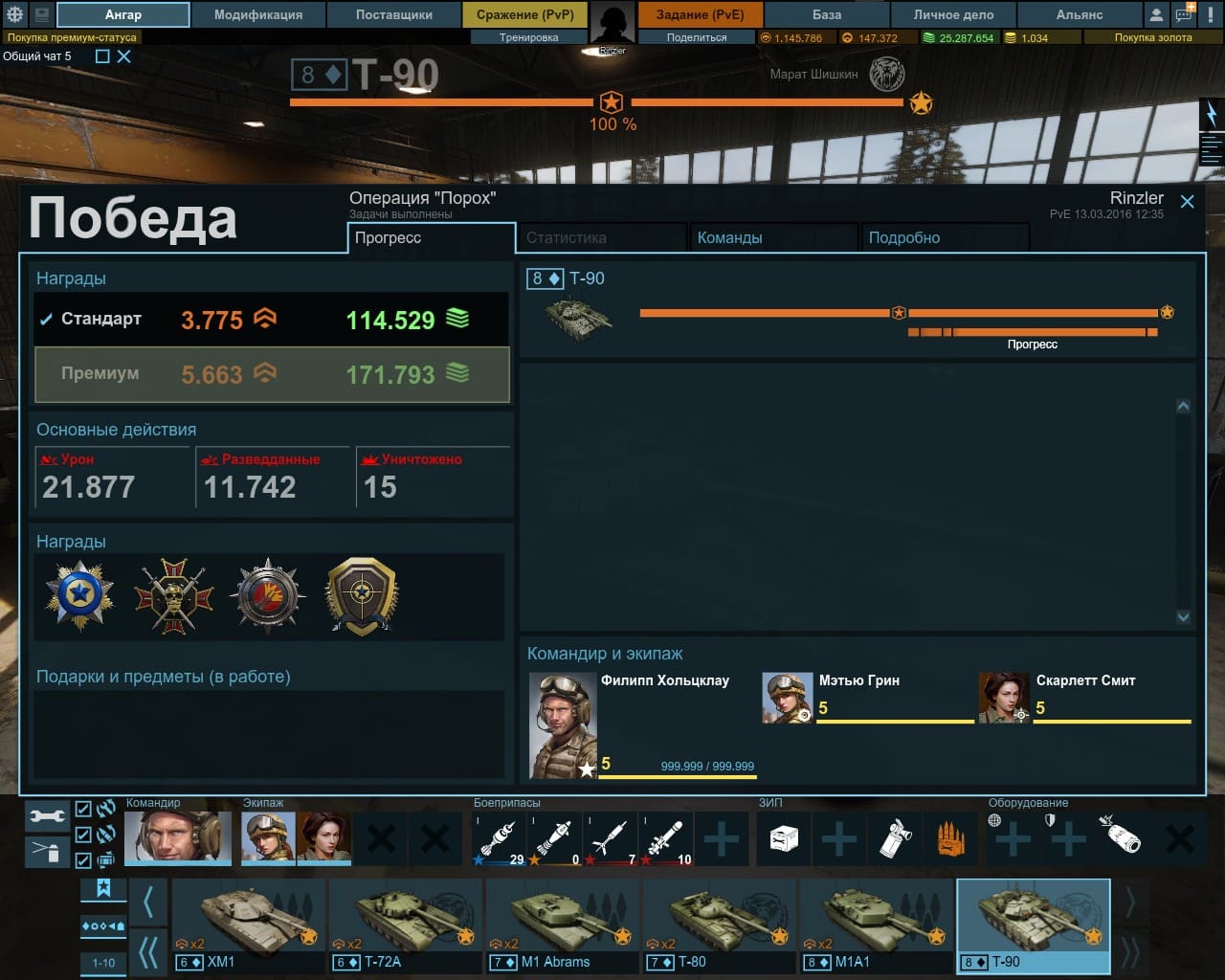Open the Поставщики menu
Screen dimensions: 1225x980
click(393, 14)
